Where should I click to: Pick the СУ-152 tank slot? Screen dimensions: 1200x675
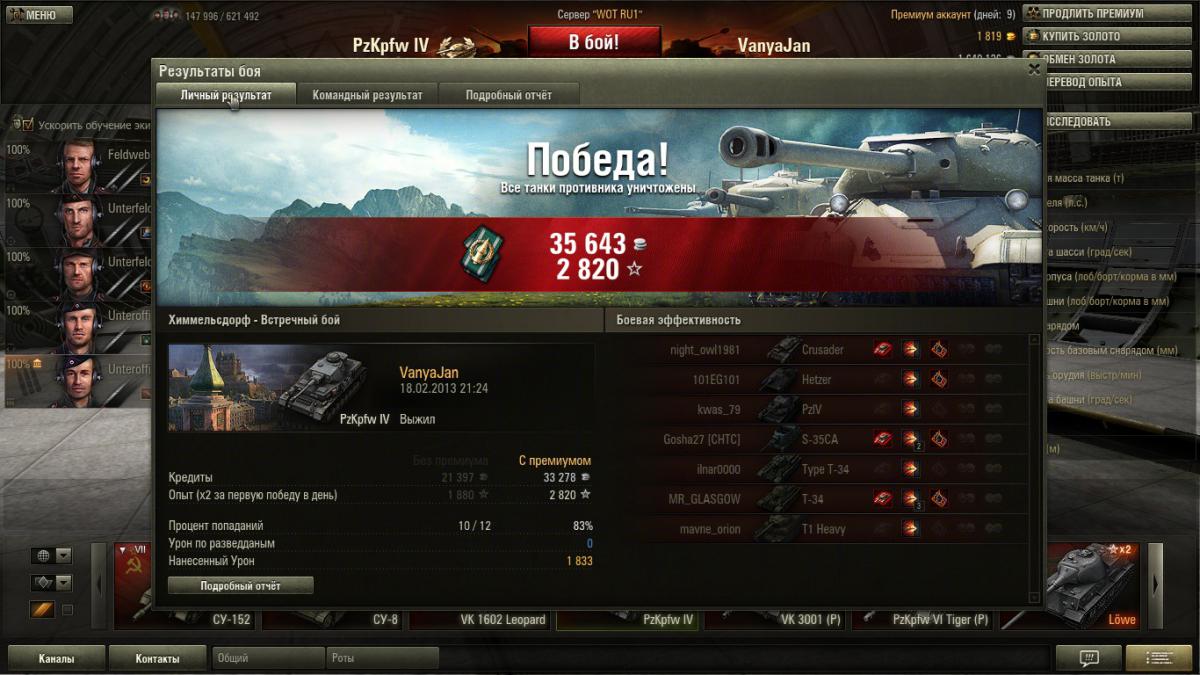pos(184,605)
